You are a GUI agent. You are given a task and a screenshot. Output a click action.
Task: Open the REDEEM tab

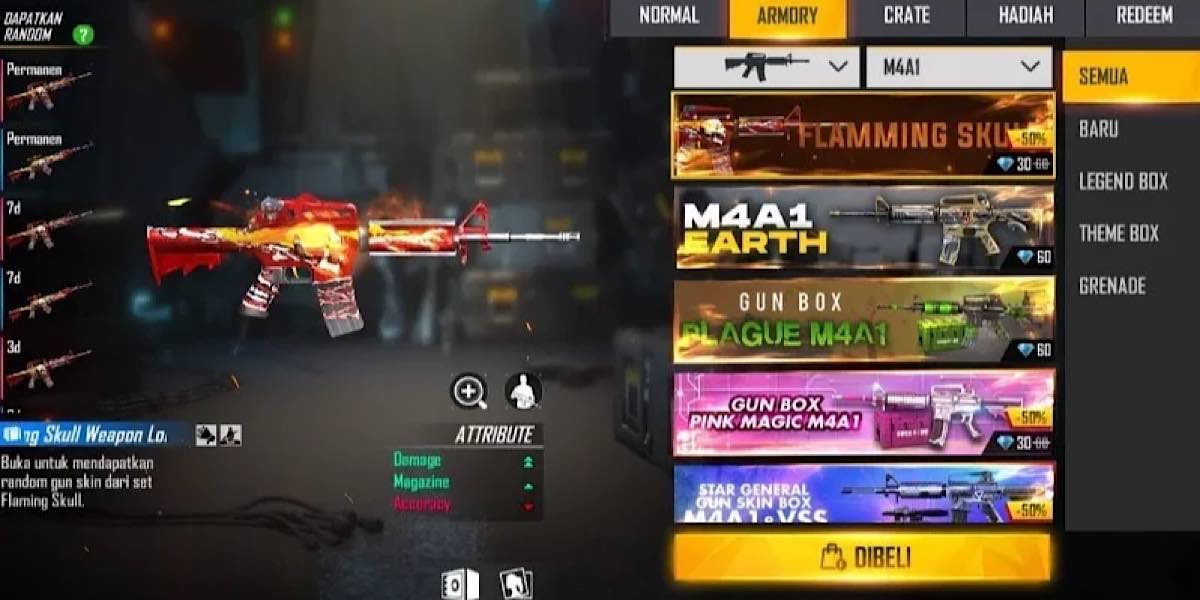(x=1142, y=16)
